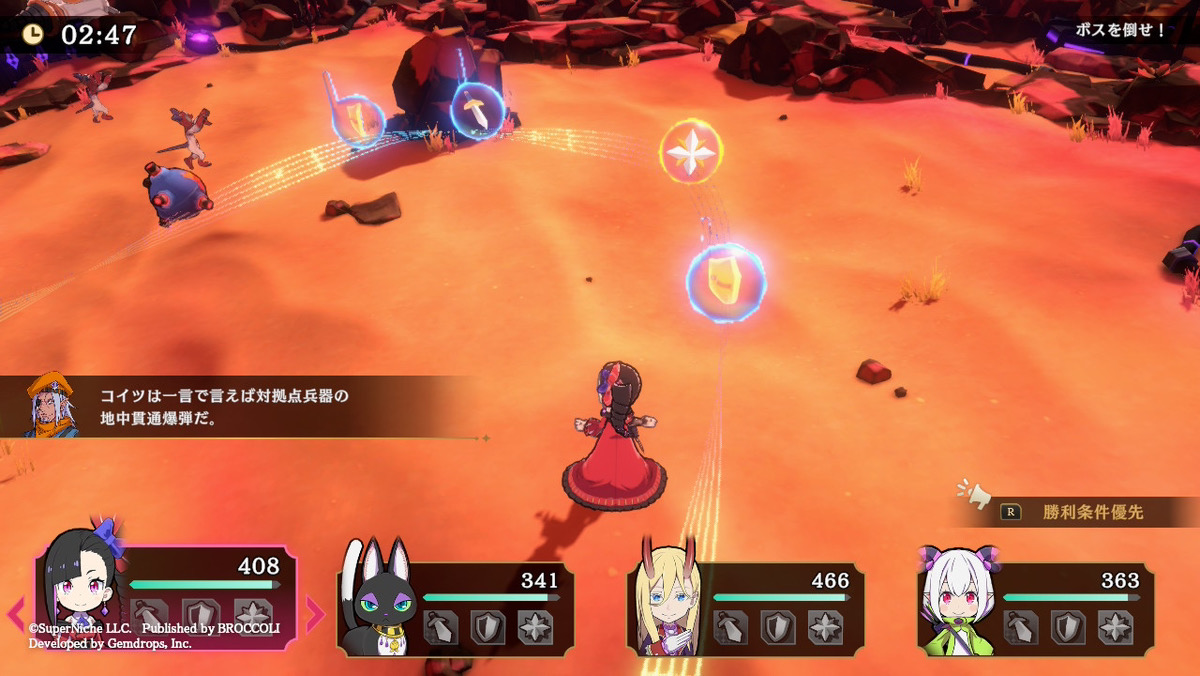Click the white-haired girl's star icon
Image resolution: width=1200 pixels, height=676 pixels.
(x=1115, y=627)
